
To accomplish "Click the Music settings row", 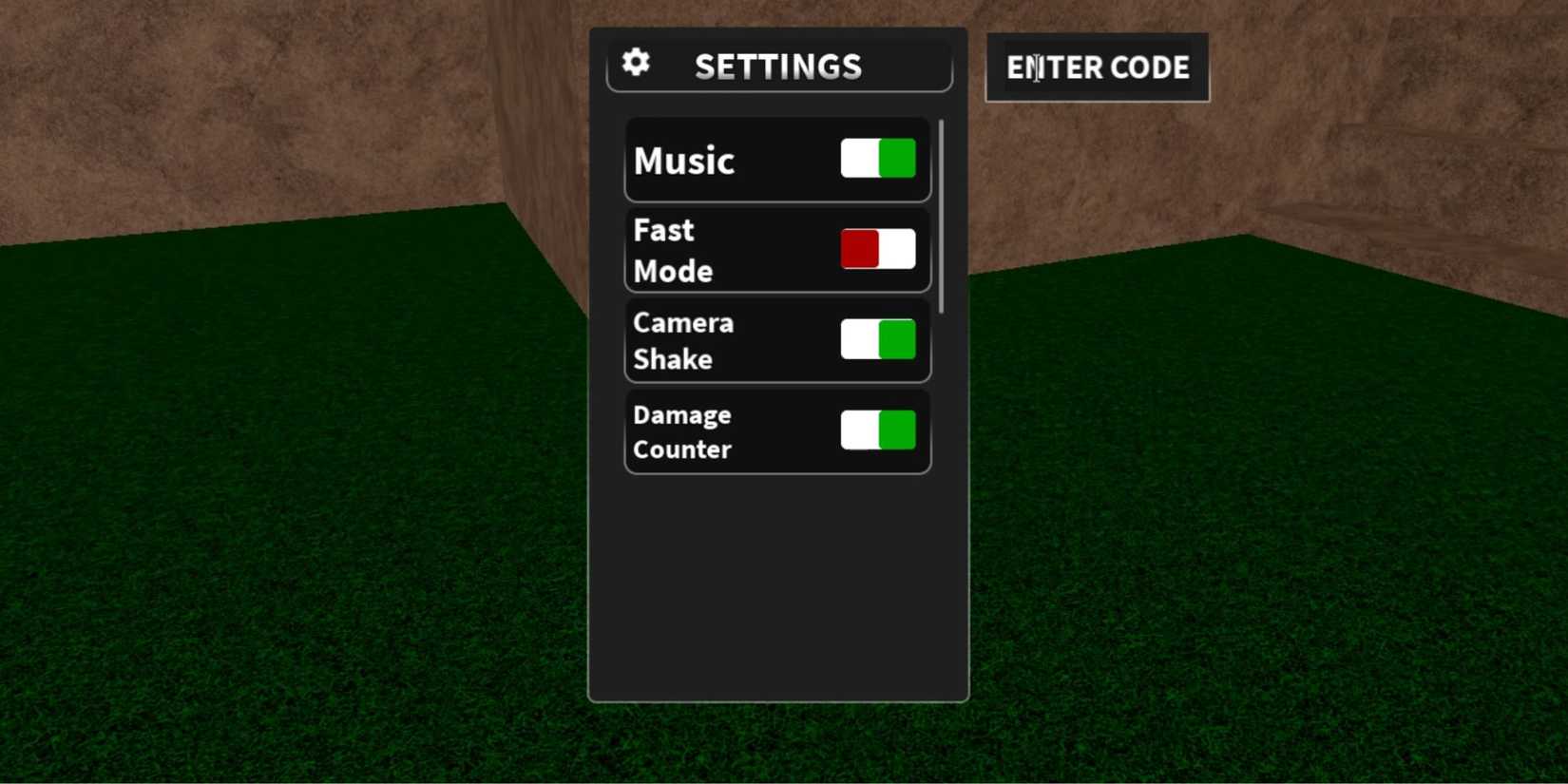I will (776, 160).
